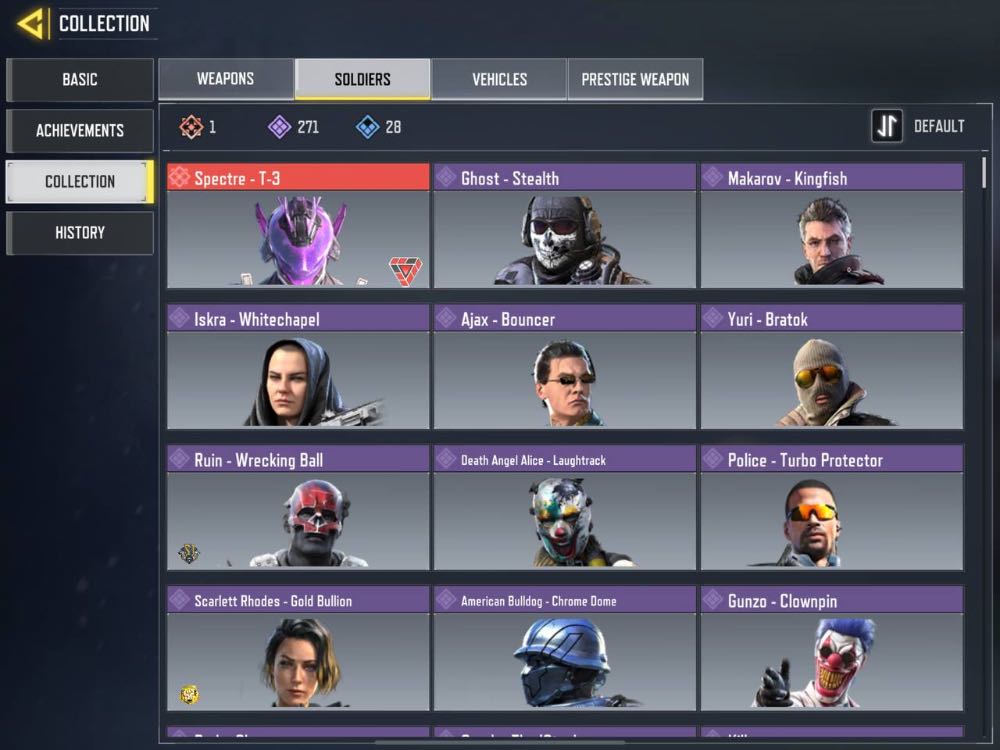This screenshot has height=750, width=1000.
Task: Select Death Angel Alice - Laughtrack
Action: [x=564, y=508]
